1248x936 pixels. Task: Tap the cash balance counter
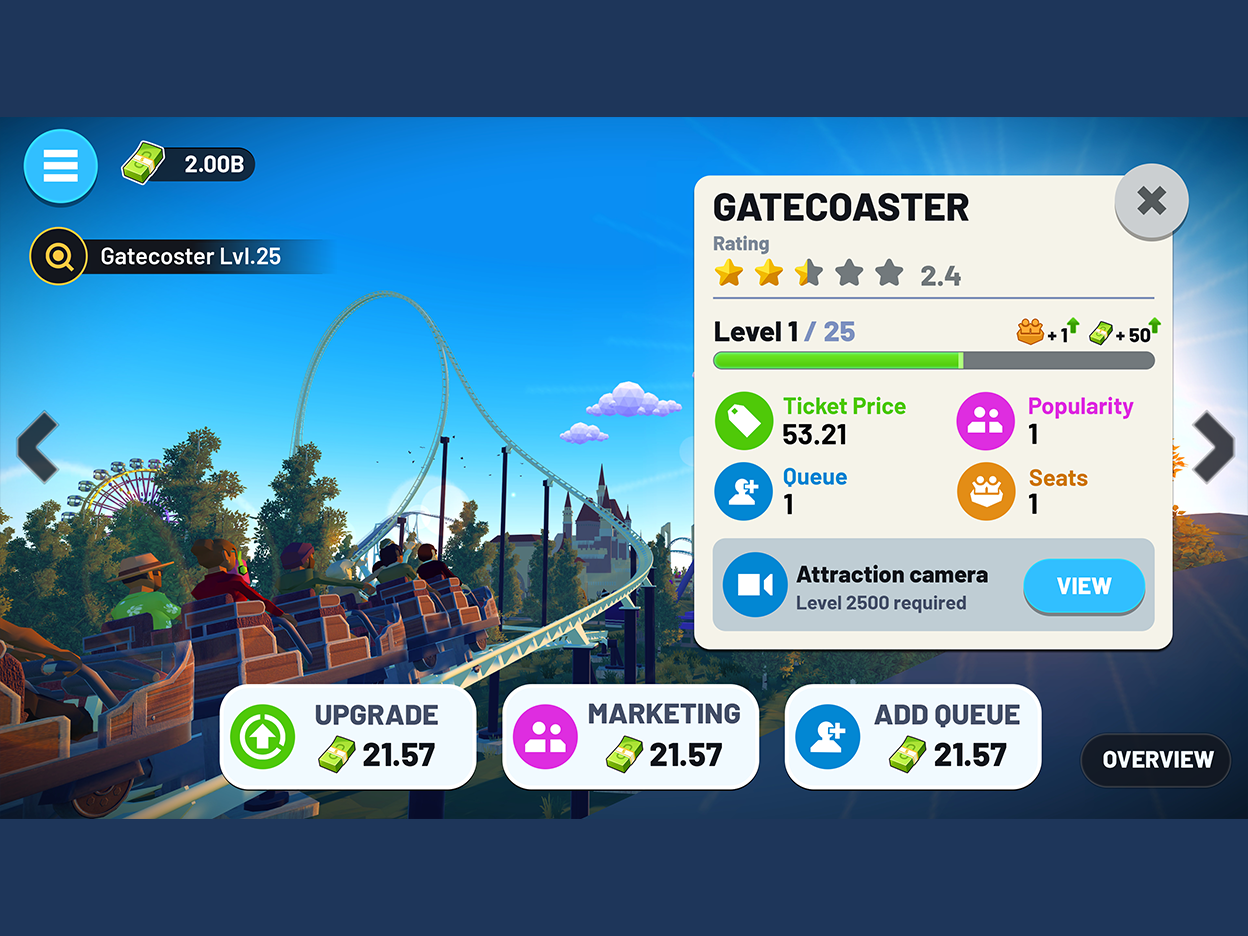190,164
